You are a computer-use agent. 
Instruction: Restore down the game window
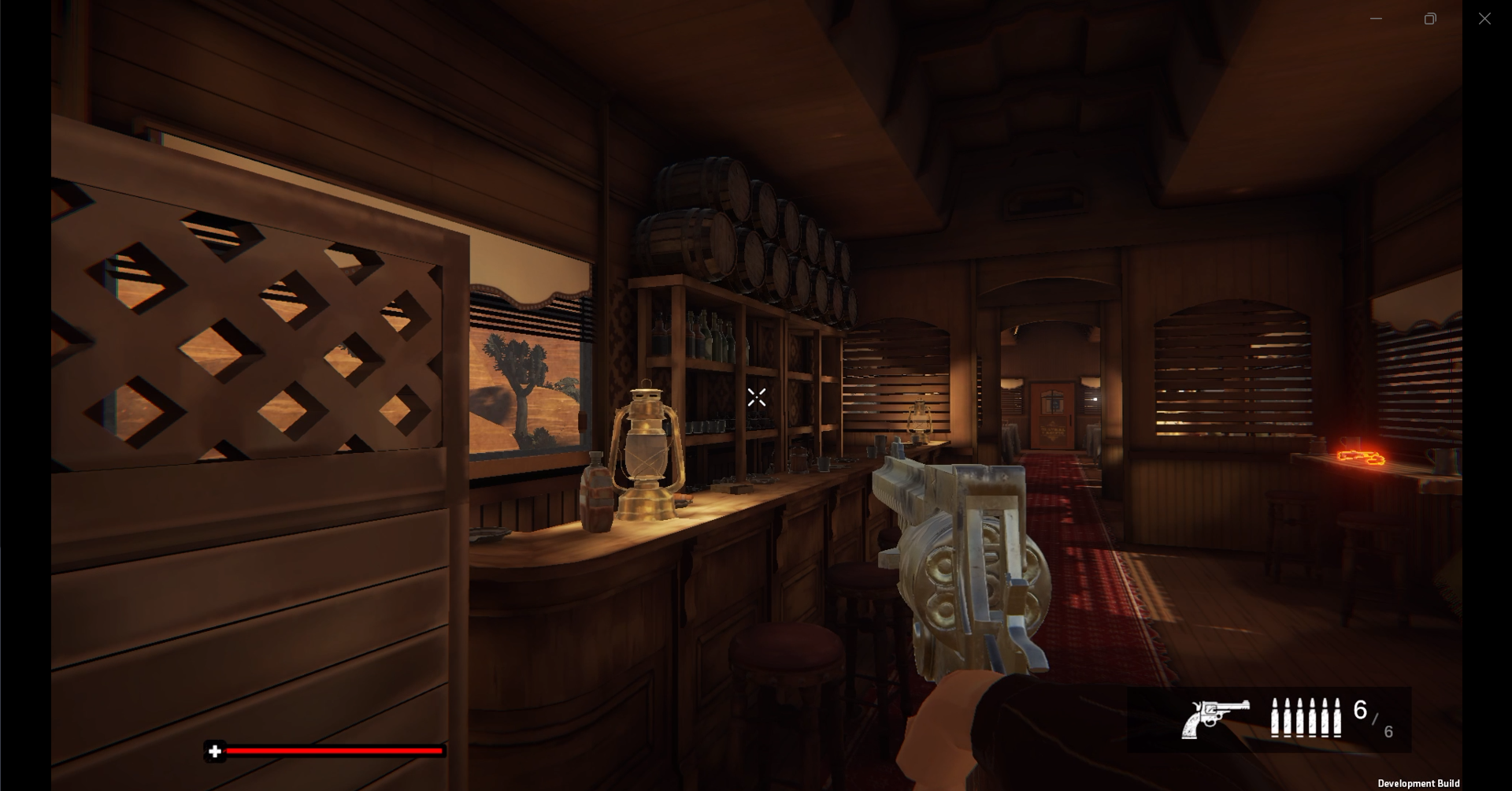(1430, 19)
